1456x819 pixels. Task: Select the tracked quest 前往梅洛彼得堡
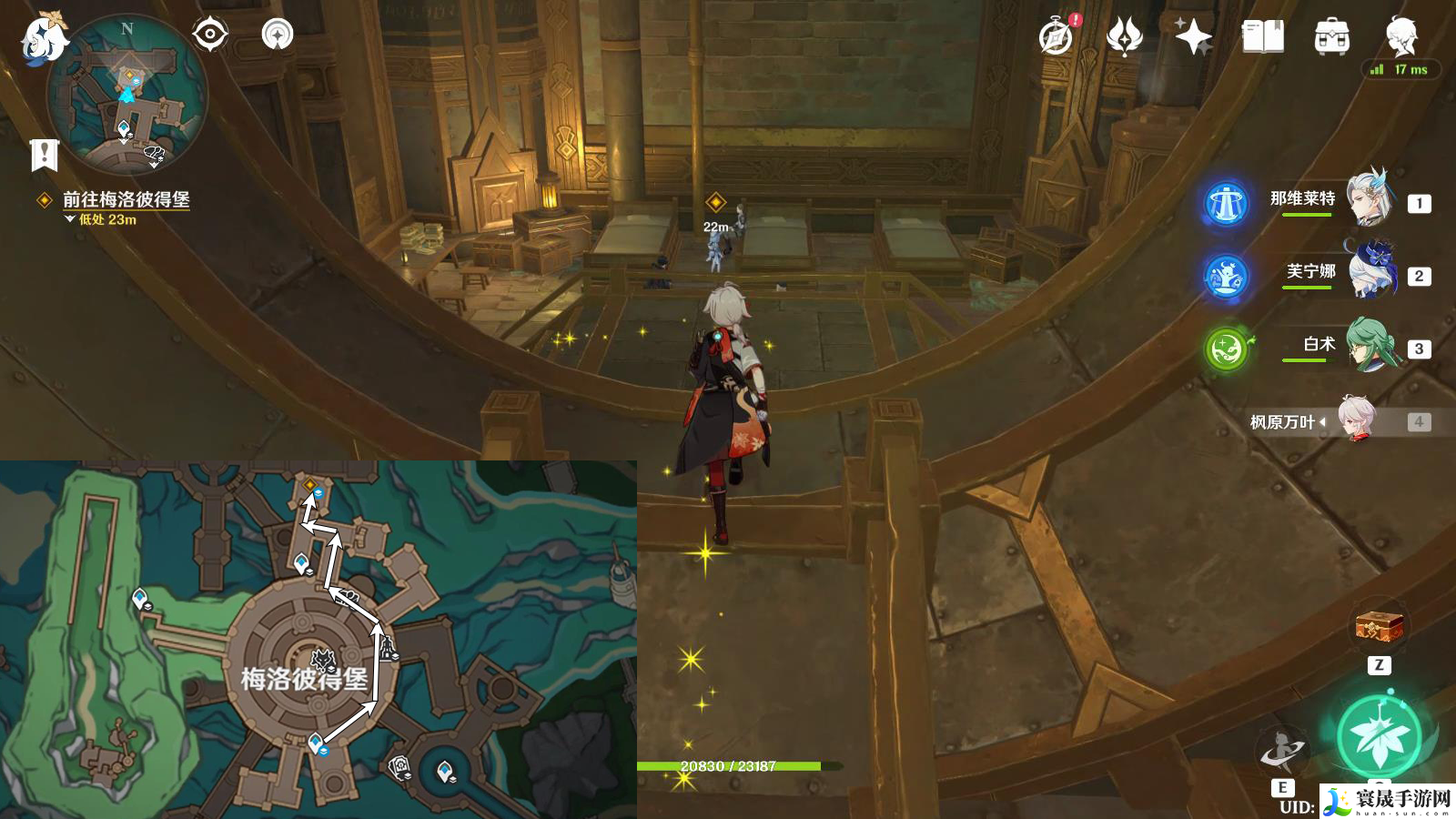(x=126, y=199)
